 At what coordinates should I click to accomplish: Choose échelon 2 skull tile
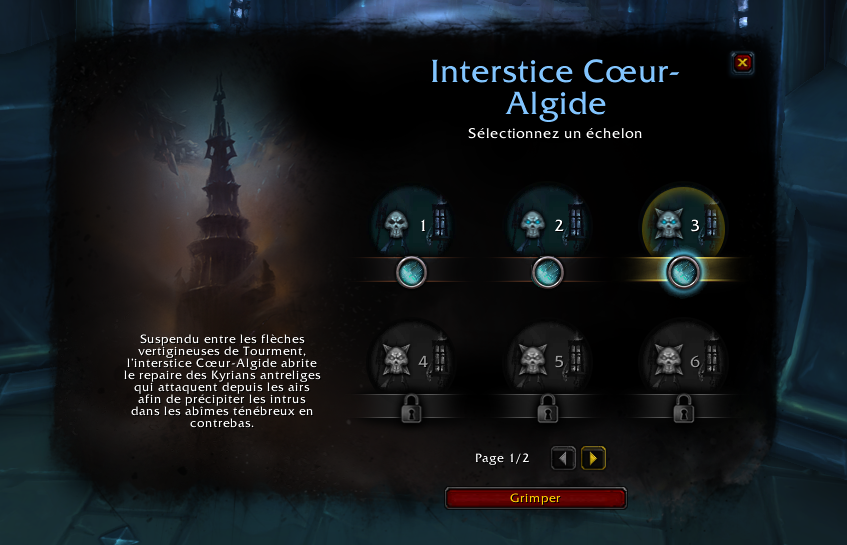[x=546, y=226]
